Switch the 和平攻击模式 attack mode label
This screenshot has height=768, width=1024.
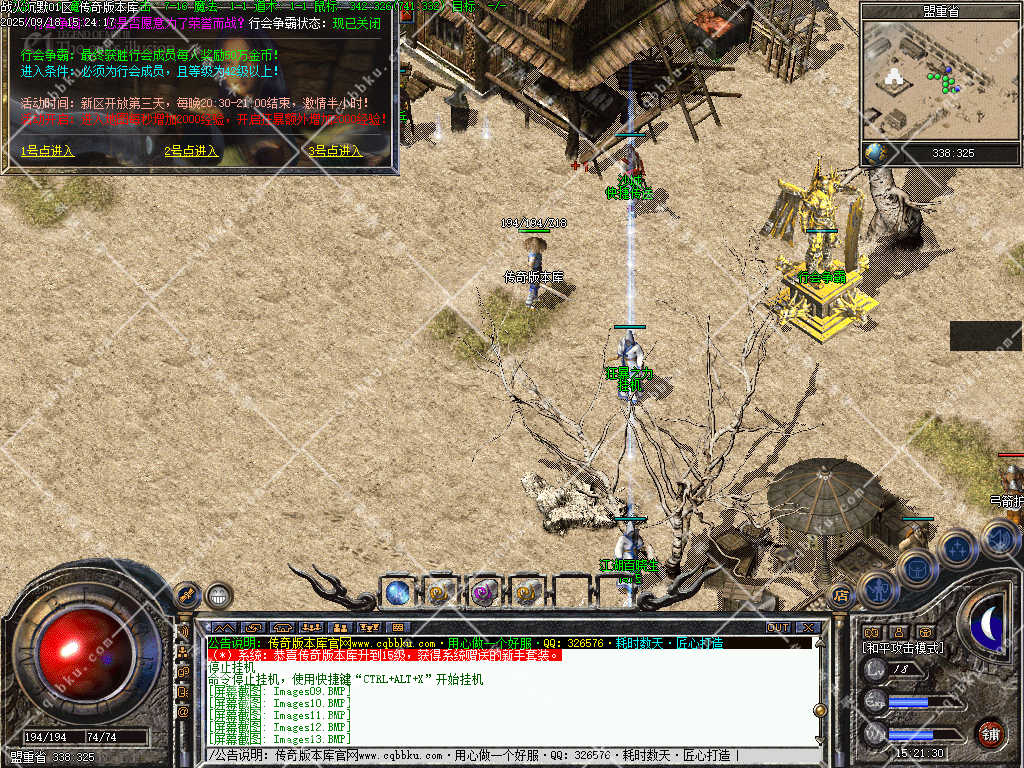pos(903,648)
